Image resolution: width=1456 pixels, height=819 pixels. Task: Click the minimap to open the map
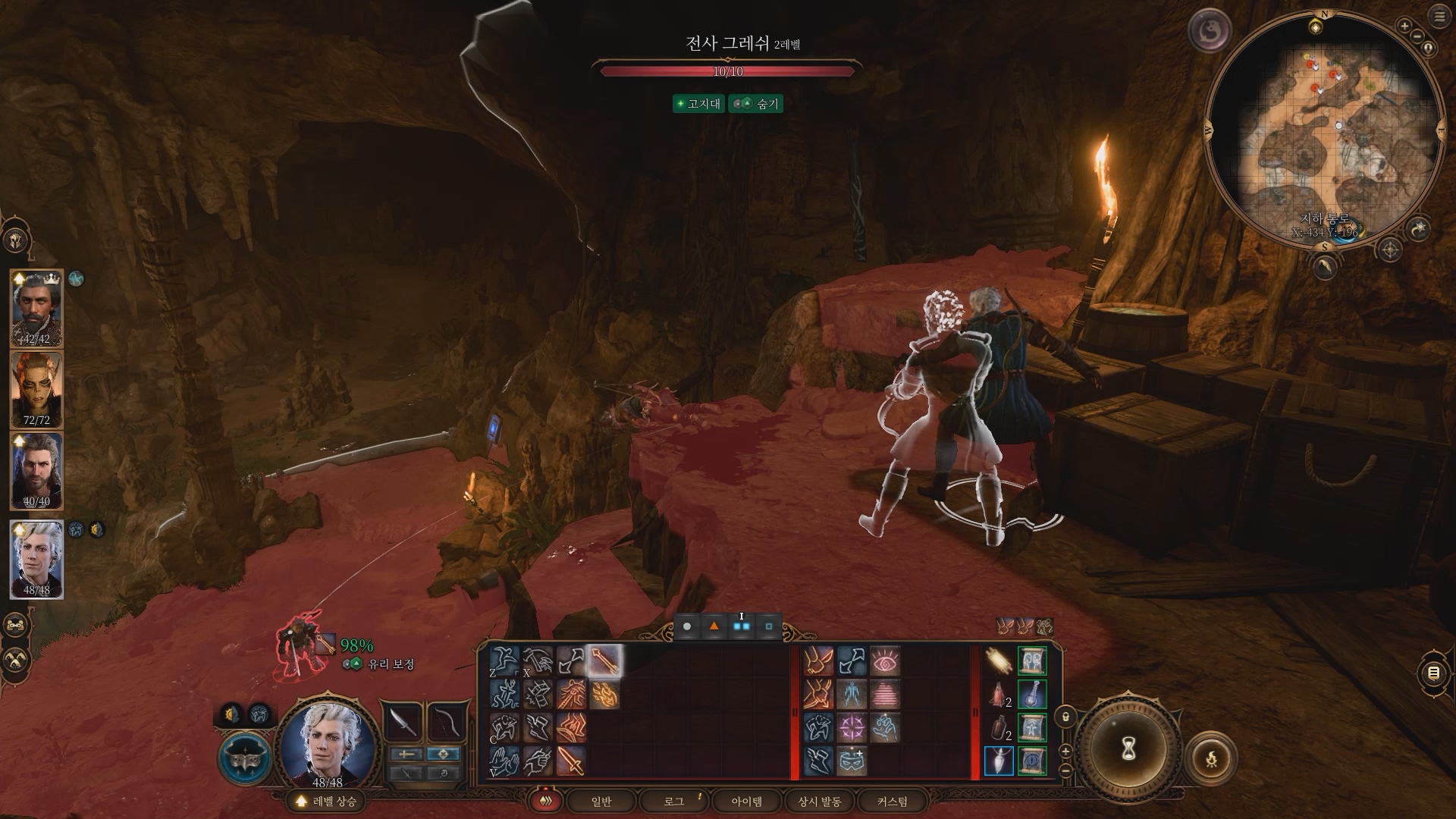tap(1323, 129)
